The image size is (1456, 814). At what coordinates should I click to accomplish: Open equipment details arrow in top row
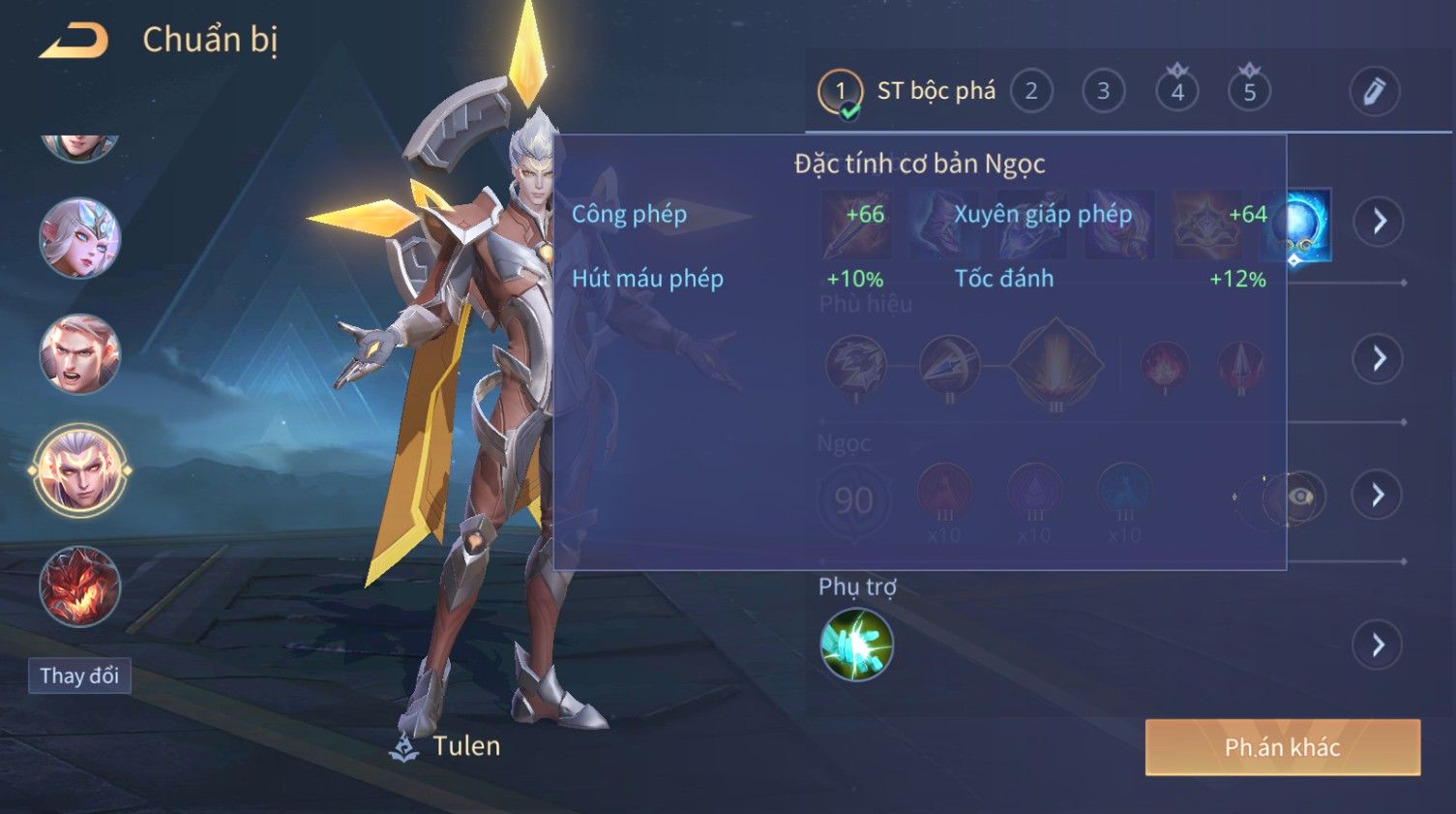pyautogui.click(x=1379, y=222)
